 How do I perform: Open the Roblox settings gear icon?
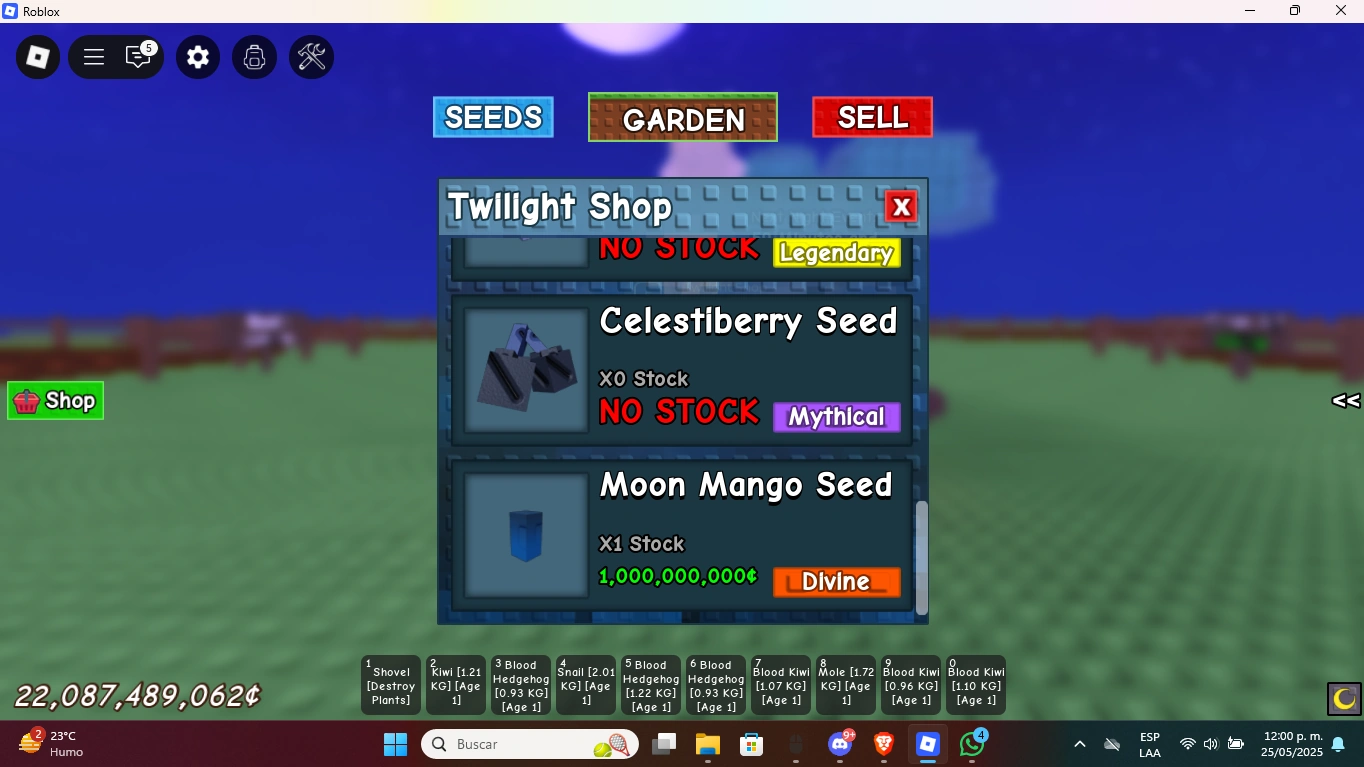197,57
